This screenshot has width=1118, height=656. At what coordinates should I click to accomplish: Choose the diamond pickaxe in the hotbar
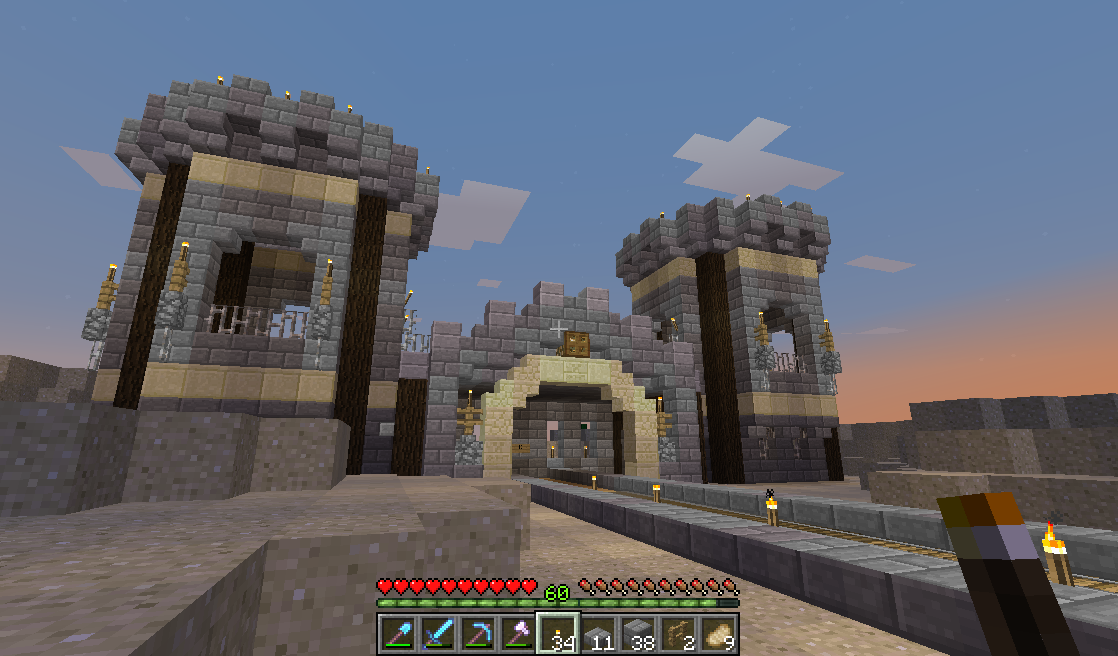click(477, 634)
